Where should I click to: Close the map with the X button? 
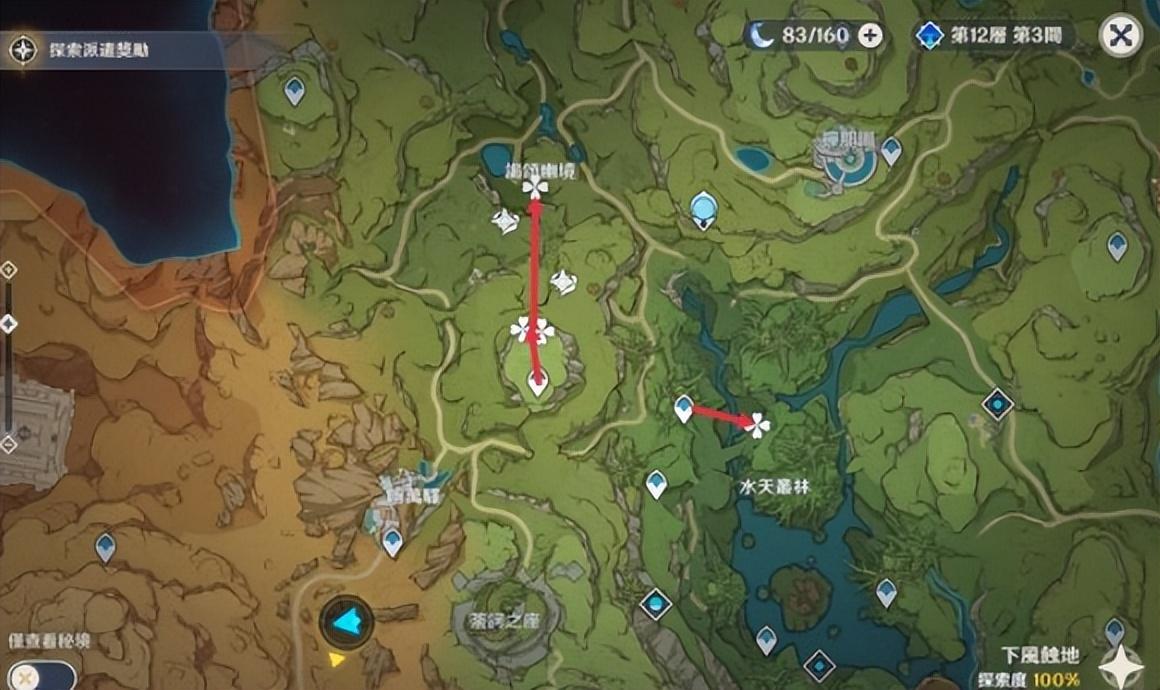pyautogui.click(x=1121, y=37)
